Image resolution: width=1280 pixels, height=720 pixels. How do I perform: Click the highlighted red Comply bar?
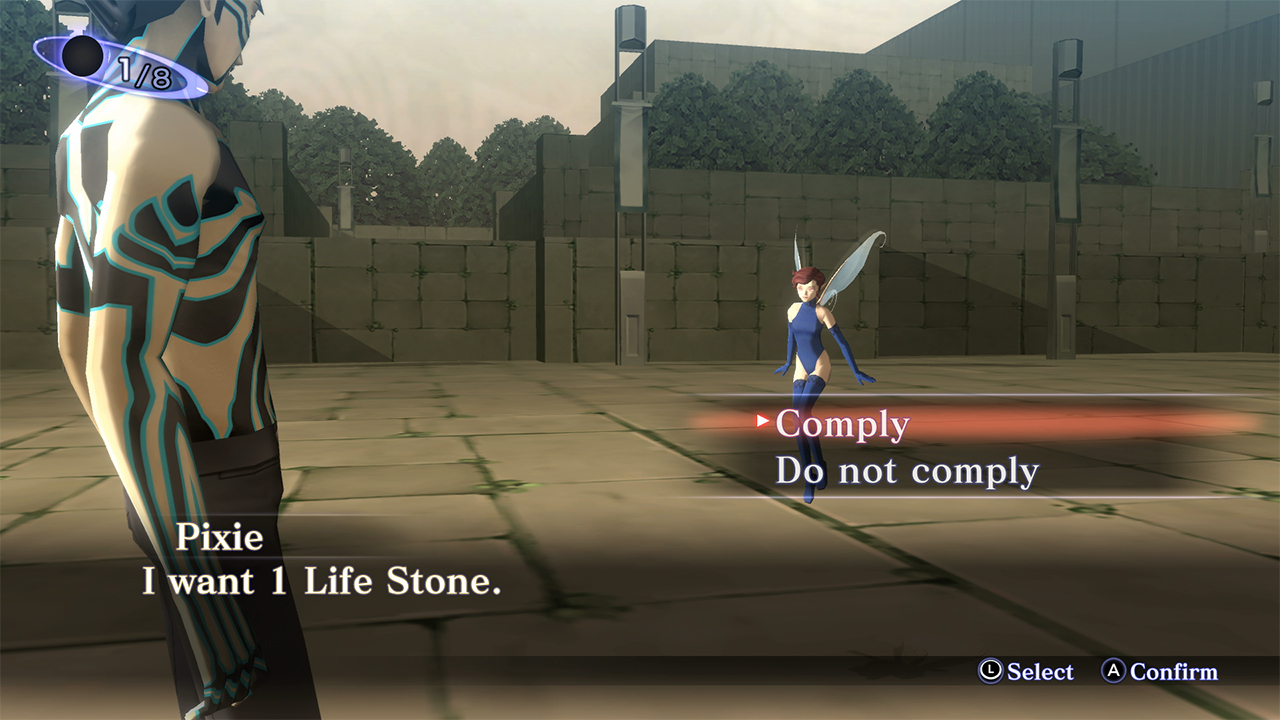point(950,424)
